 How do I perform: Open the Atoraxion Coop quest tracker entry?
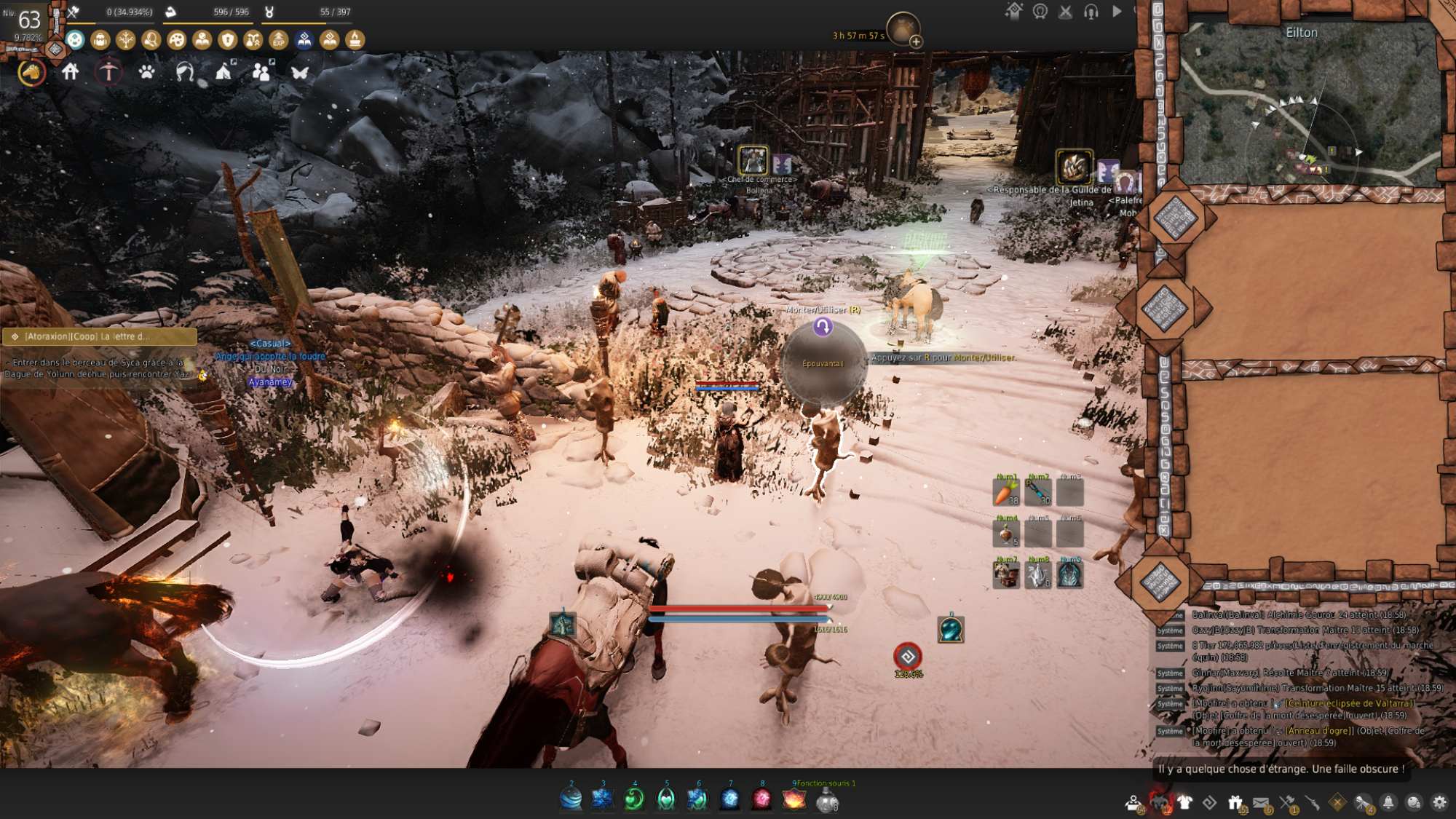(x=100, y=336)
